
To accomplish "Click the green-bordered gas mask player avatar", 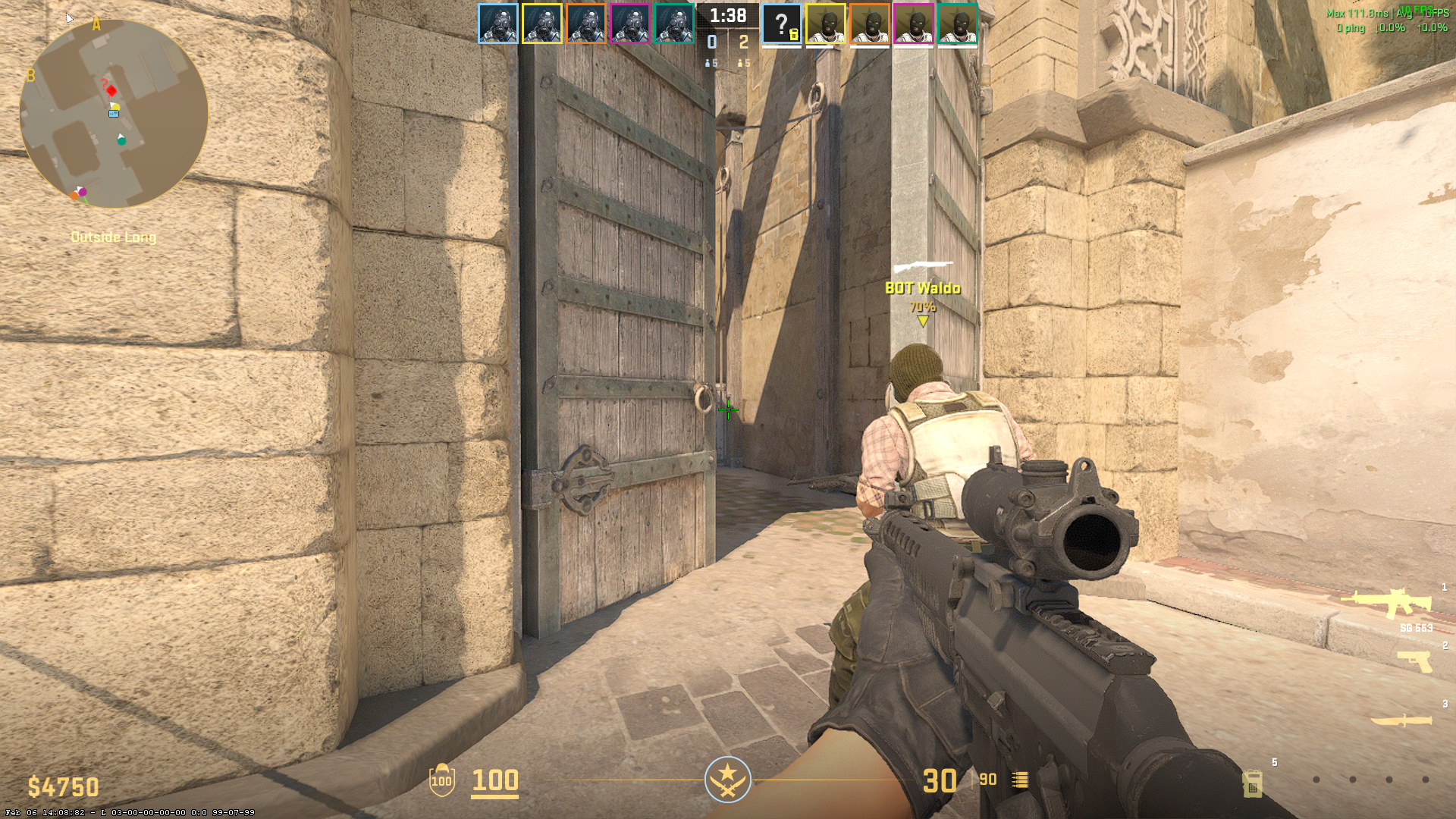I will (x=674, y=24).
